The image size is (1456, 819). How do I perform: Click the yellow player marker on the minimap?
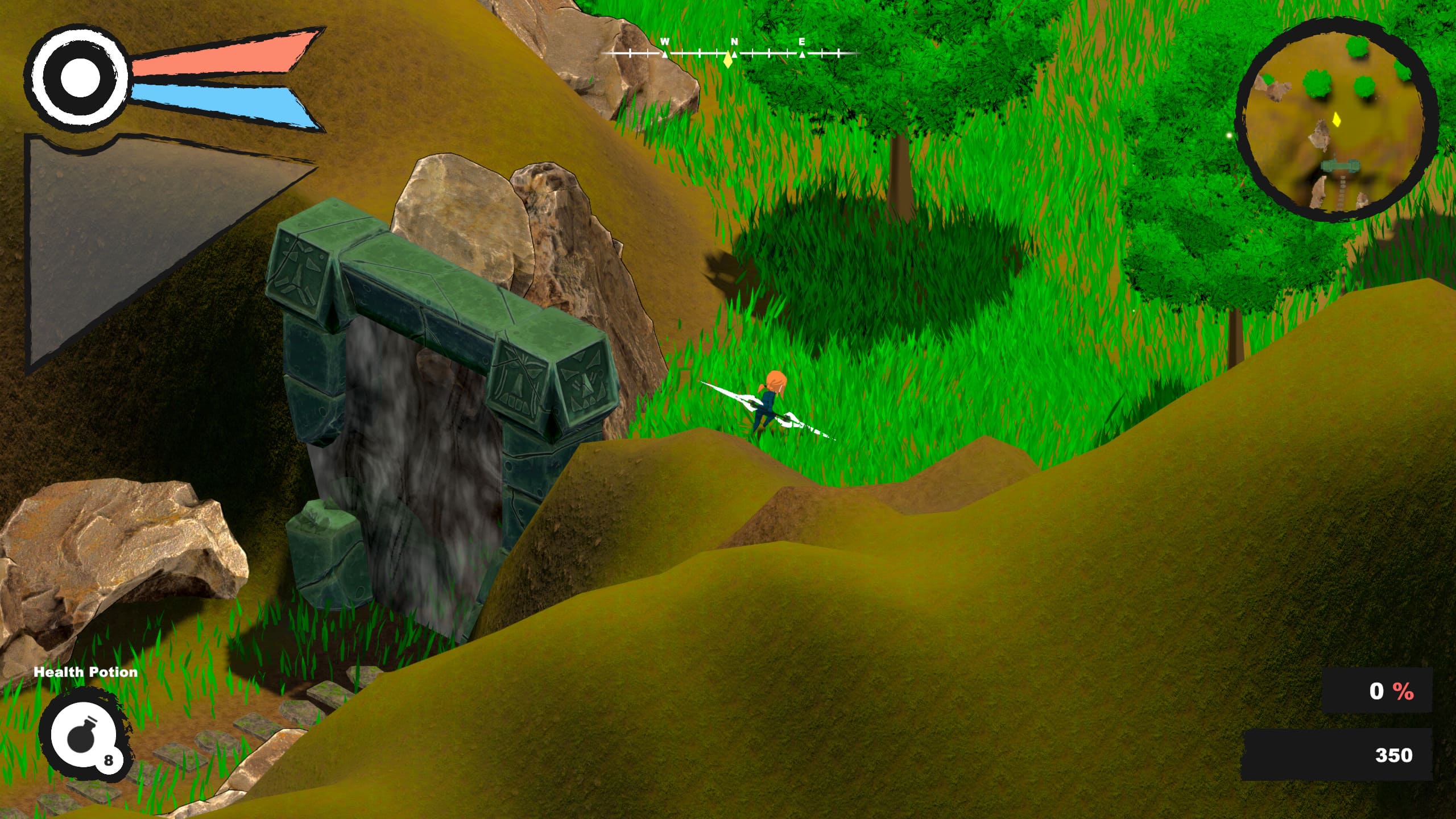[1337, 119]
